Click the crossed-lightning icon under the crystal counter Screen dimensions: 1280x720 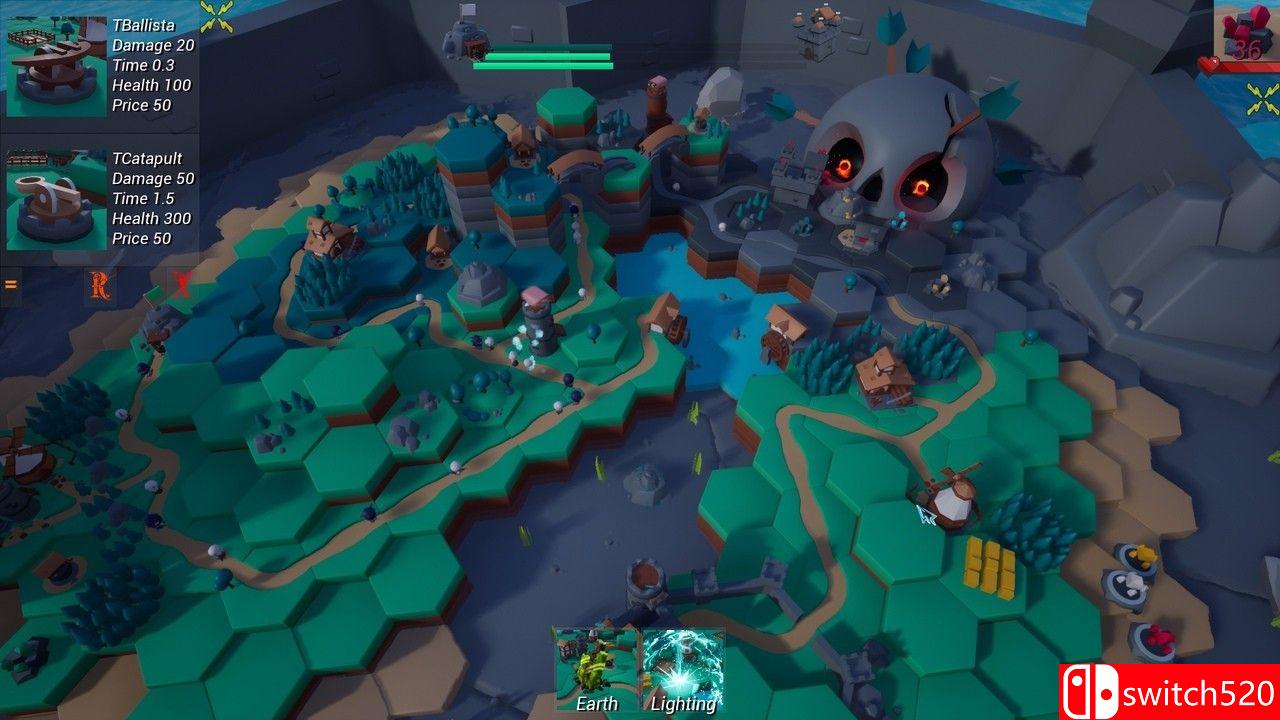click(x=1263, y=98)
